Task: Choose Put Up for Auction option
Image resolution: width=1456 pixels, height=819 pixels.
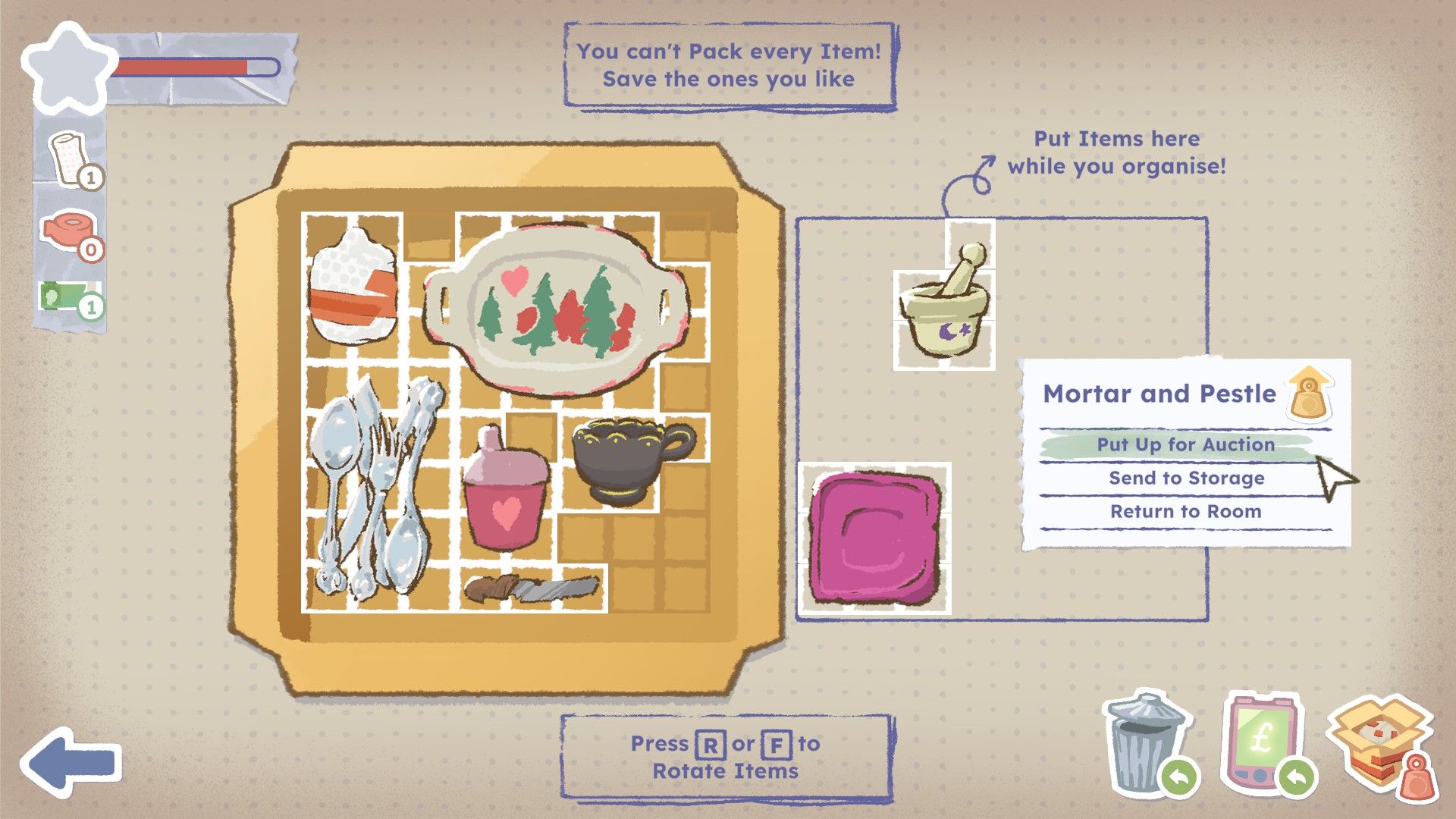Action: [x=1185, y=445]
